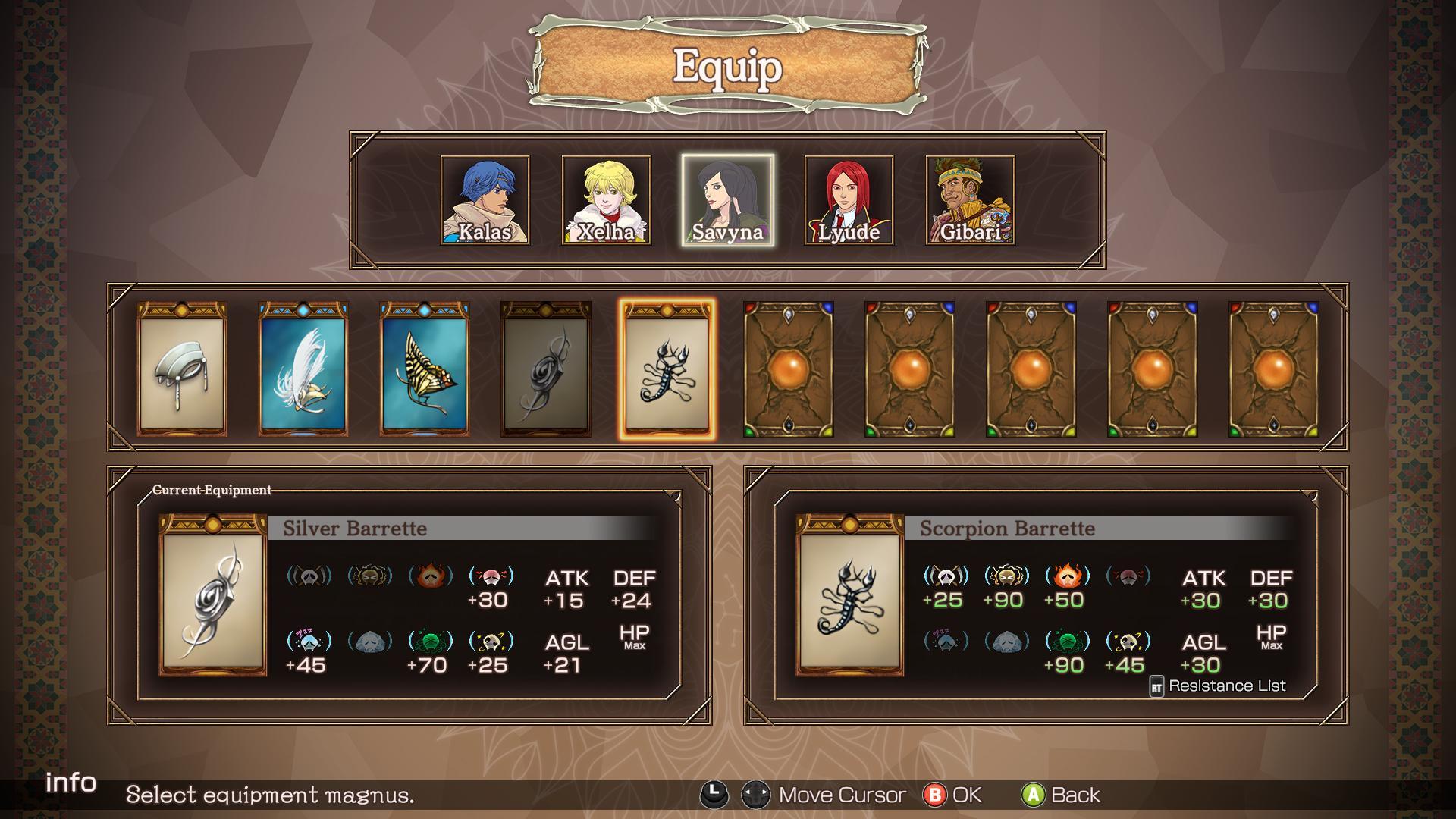Image resolution: width=1456 pixels, height=819 pixels.
Task: Switch to Lyude's equipment
Action: tap(849, 200)
